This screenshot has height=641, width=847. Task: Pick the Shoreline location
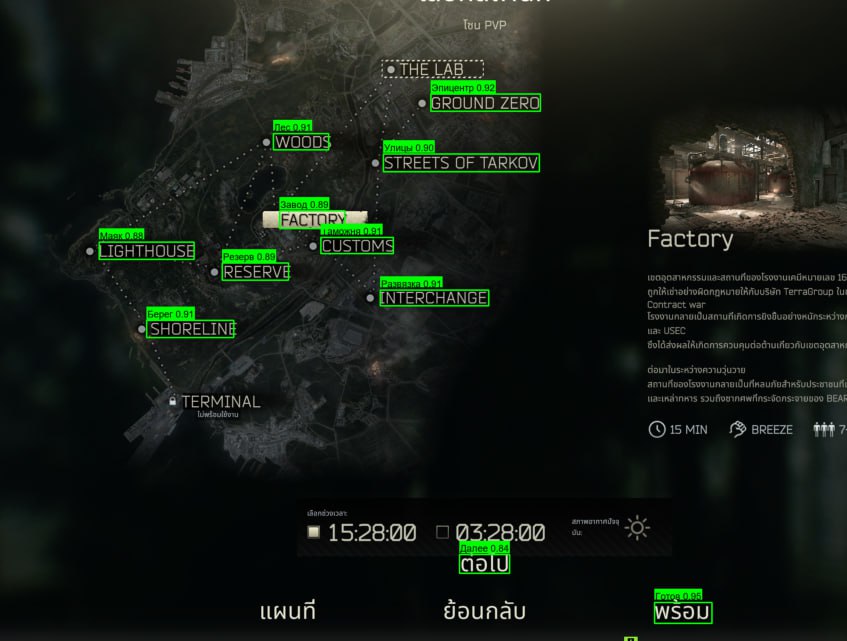[192, 329]
